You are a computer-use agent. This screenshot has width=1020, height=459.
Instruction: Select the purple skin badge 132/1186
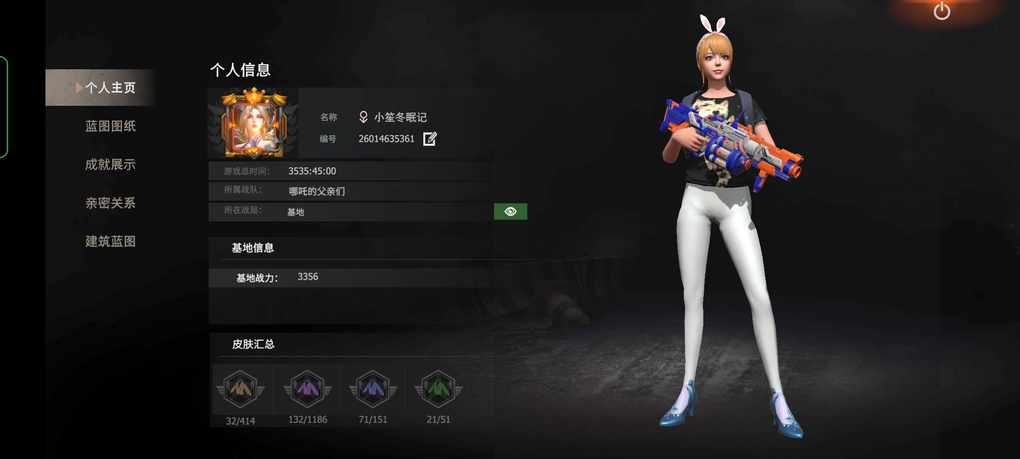[307, 388]
